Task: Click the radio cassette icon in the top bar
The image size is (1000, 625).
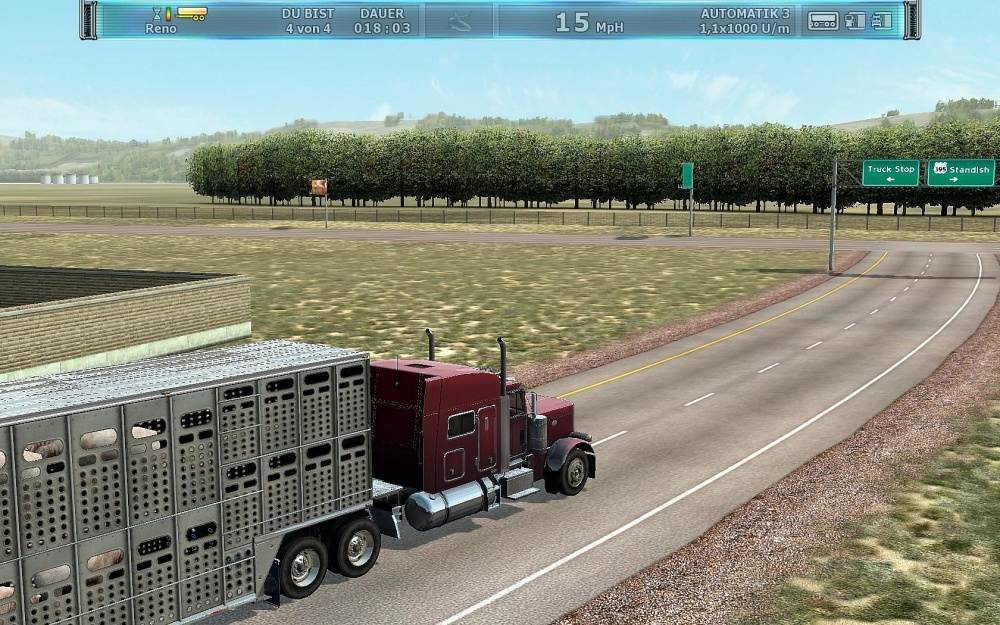Action: pyautogui.click(x=823, y=20)
